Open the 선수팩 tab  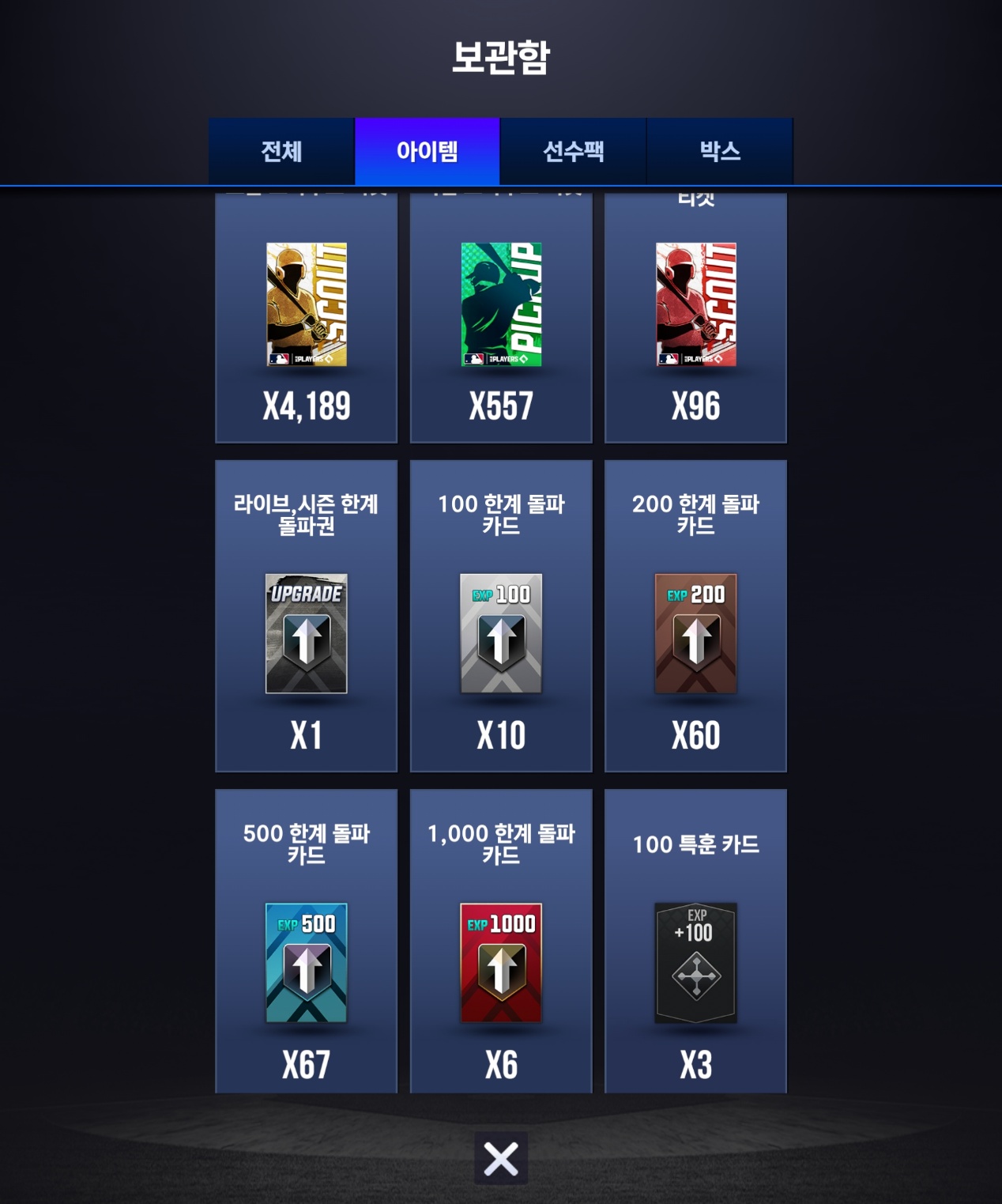click(573, 151)
